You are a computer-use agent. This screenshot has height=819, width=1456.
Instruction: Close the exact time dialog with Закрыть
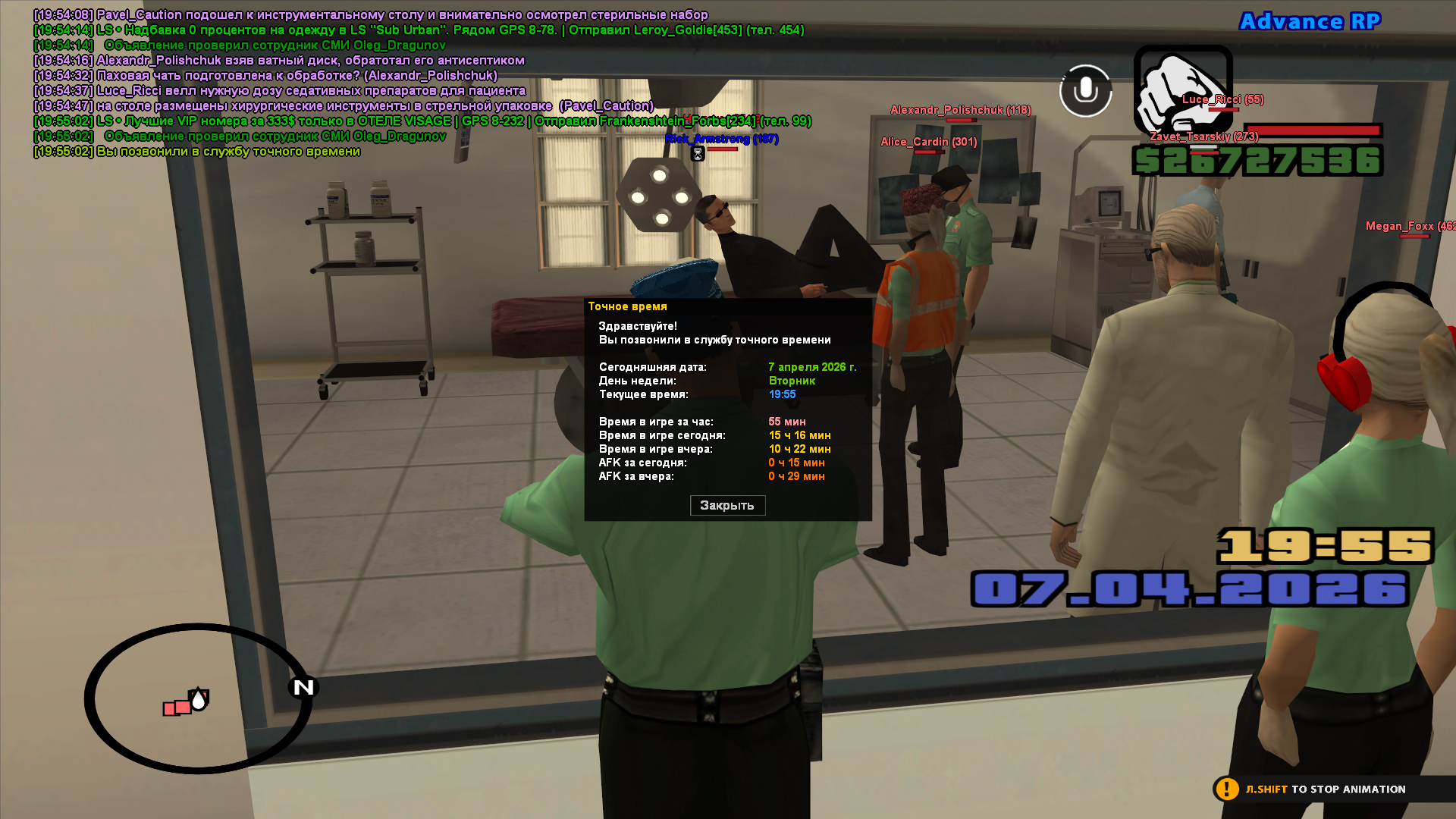click(727, 506)
